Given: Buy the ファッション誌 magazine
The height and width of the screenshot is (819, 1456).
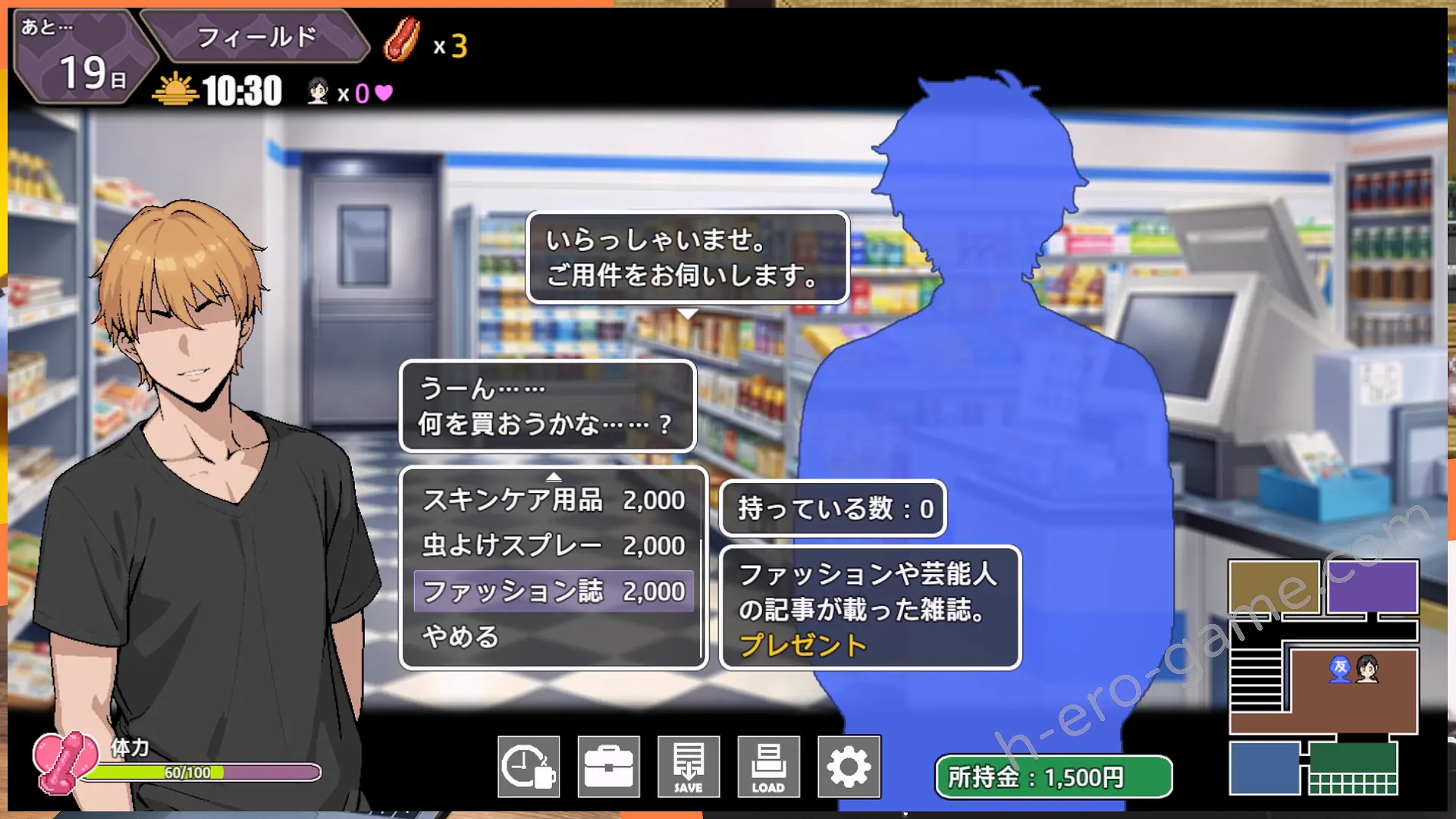Looking at the screenshot, I should pyautogui.click(x=554, y=591).
